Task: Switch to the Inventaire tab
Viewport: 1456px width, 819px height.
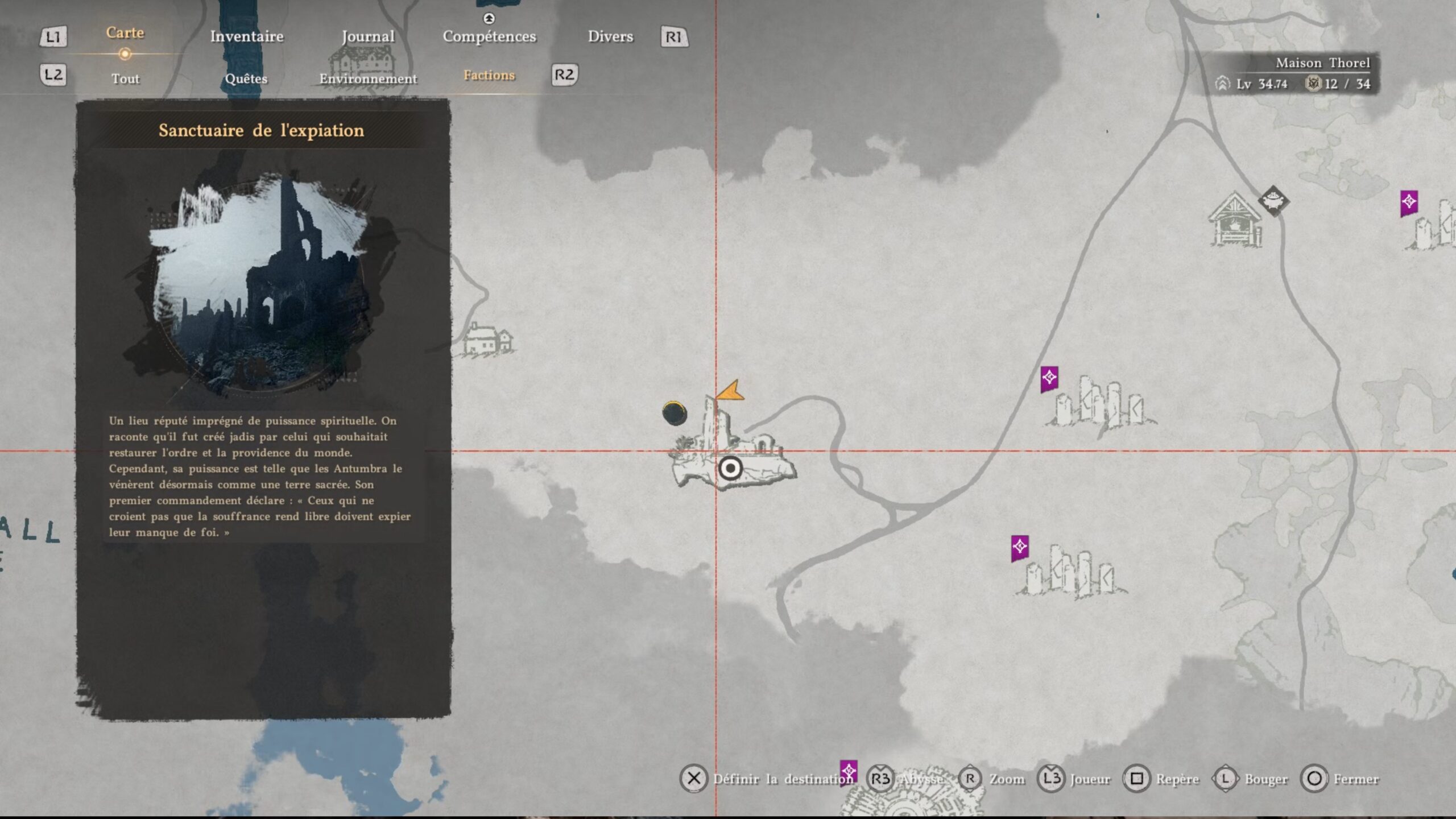Action: click(x=247, y=36)
